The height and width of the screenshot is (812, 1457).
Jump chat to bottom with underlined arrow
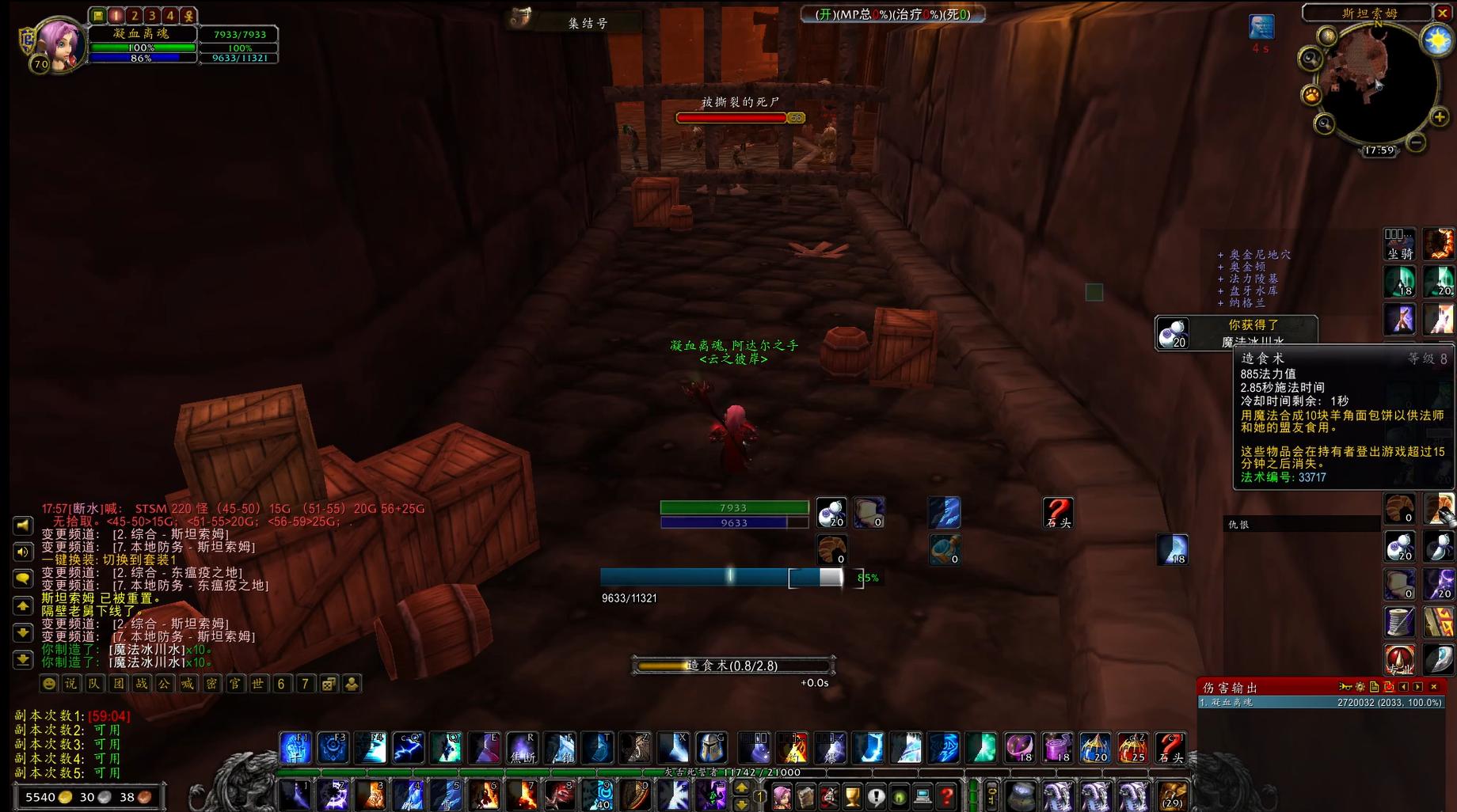point(22,658)
